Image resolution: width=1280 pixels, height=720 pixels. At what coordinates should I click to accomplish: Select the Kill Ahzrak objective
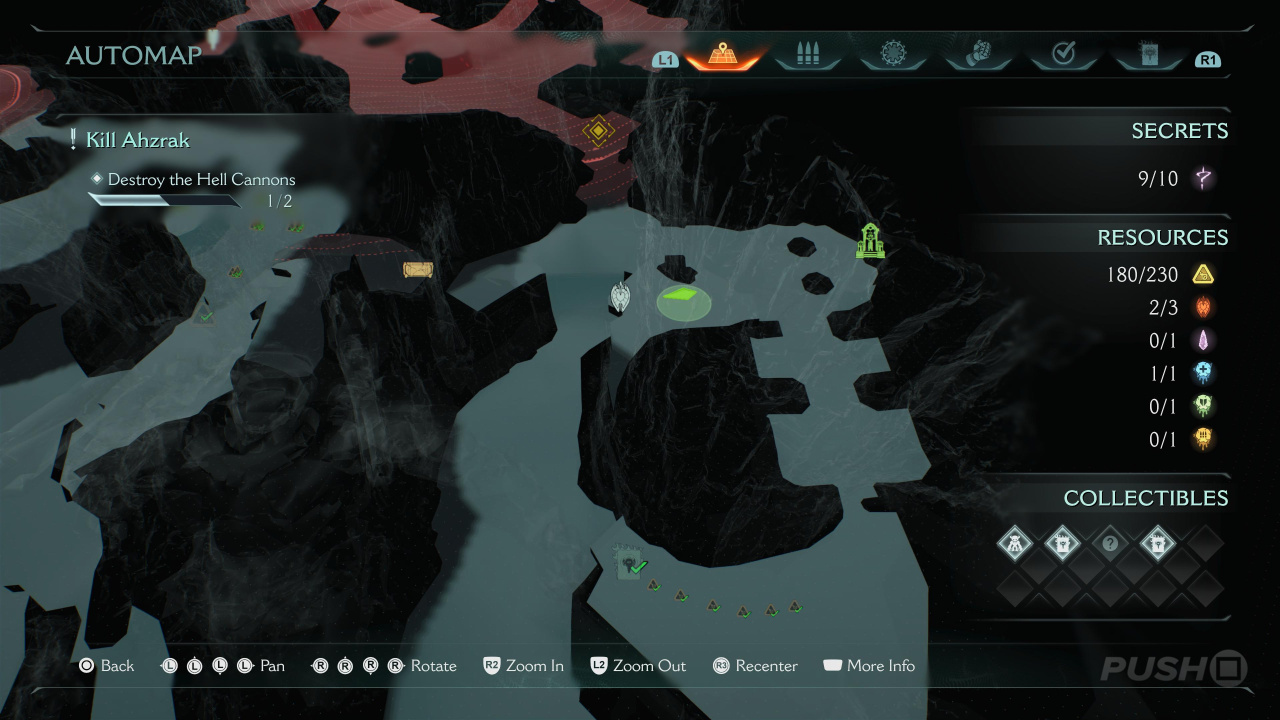(x=137, y=140)
